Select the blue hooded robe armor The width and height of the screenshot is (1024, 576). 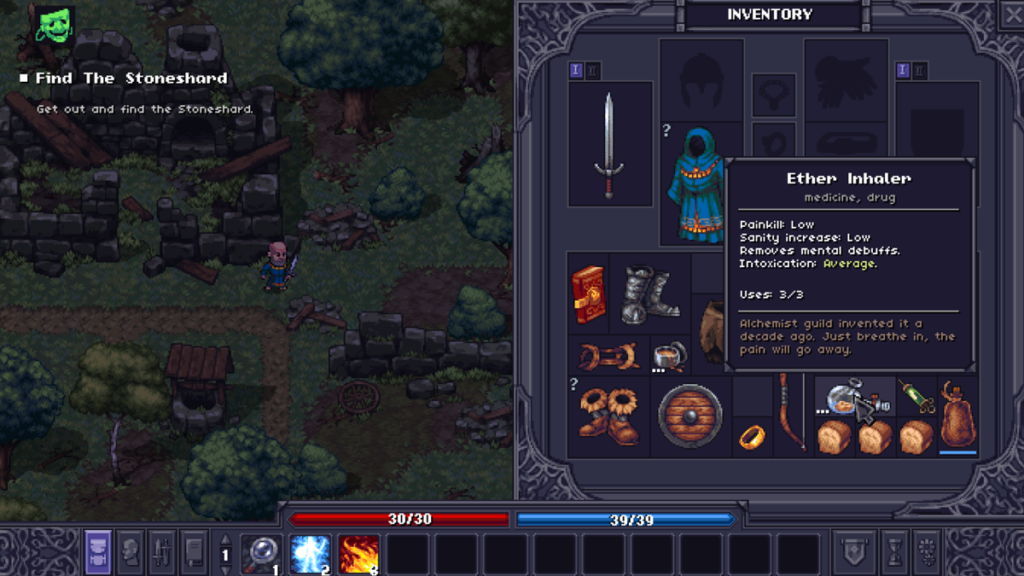pos(695,186)
